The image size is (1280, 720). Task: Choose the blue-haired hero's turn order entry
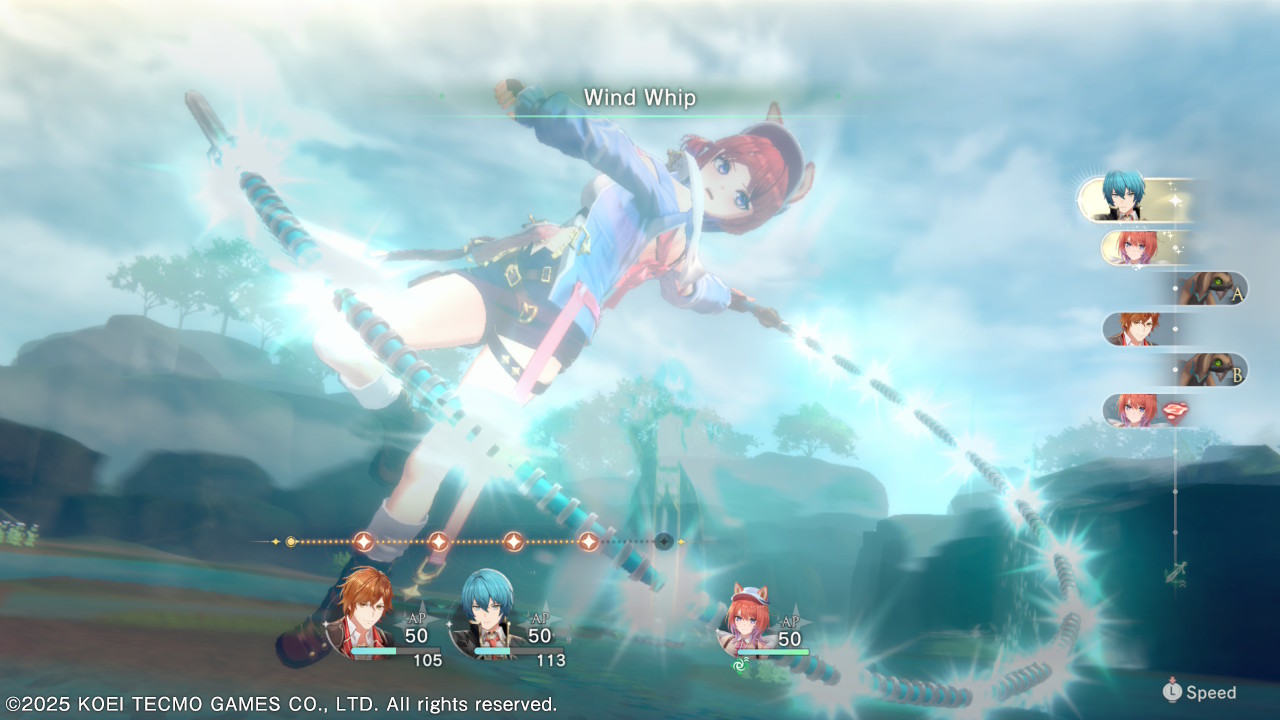[x=1128, y=199]
